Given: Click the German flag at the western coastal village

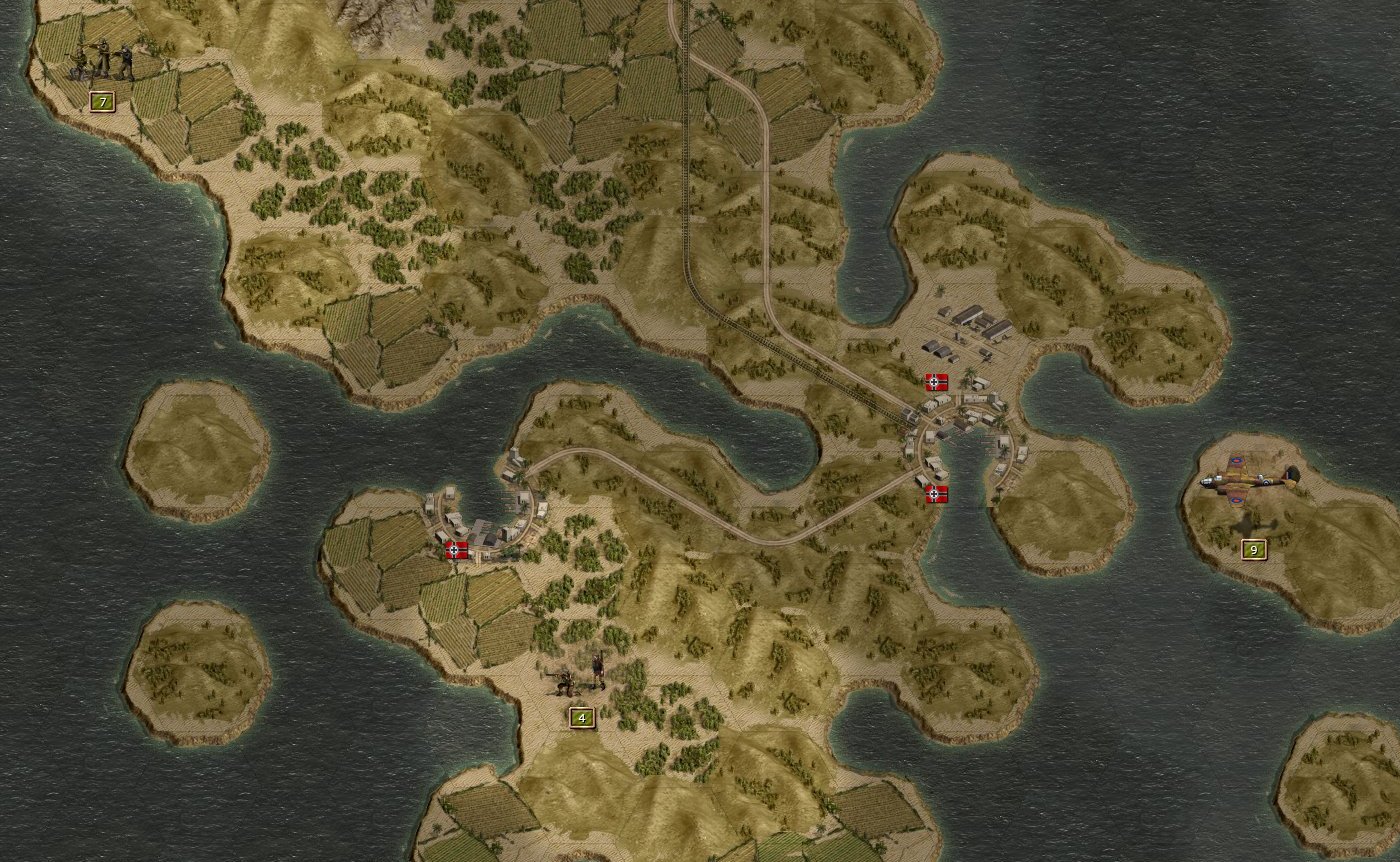Looking at the screenshot, I should (x=455, y=548).
